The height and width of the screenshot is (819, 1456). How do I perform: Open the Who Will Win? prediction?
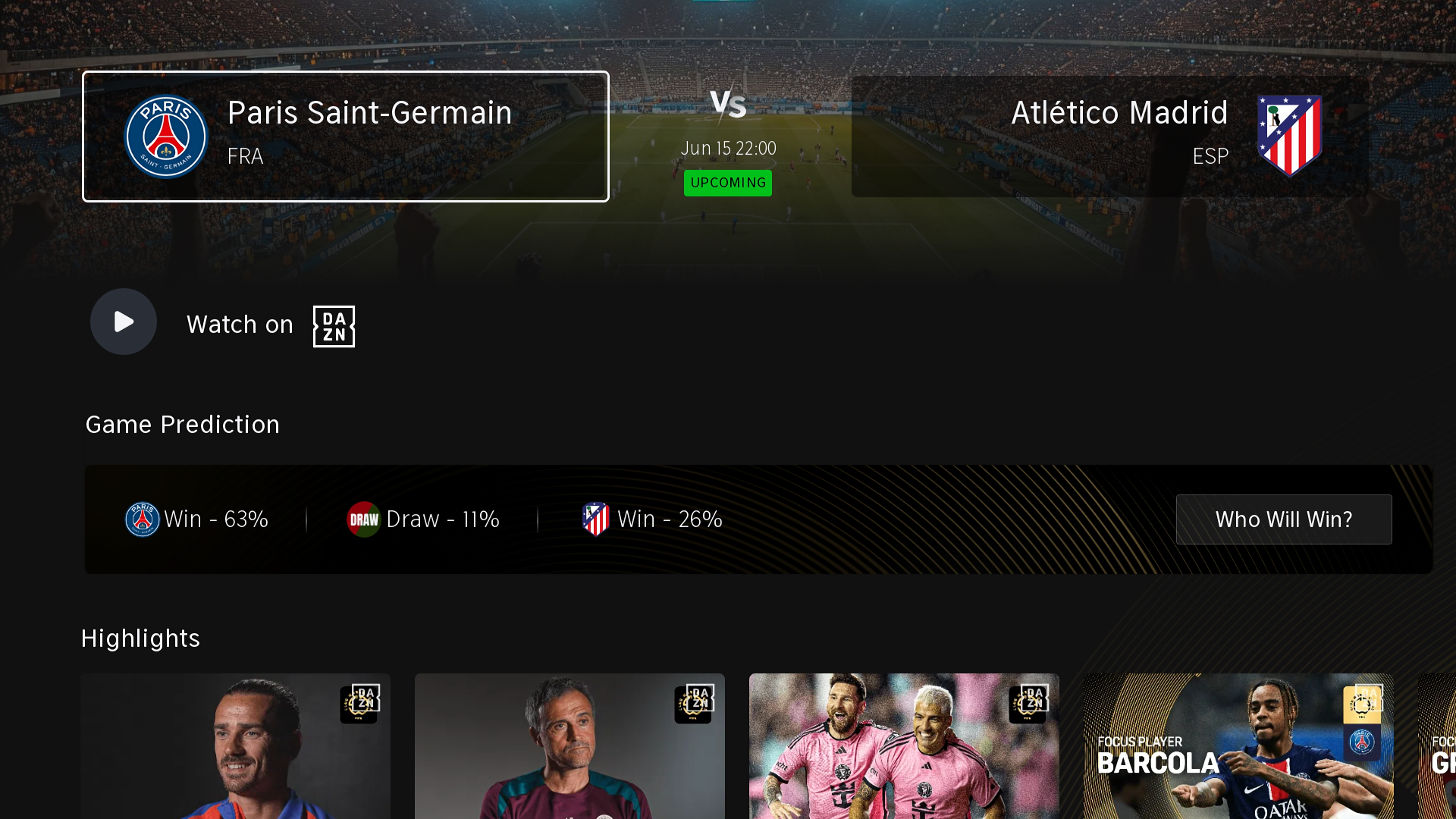1283,519
